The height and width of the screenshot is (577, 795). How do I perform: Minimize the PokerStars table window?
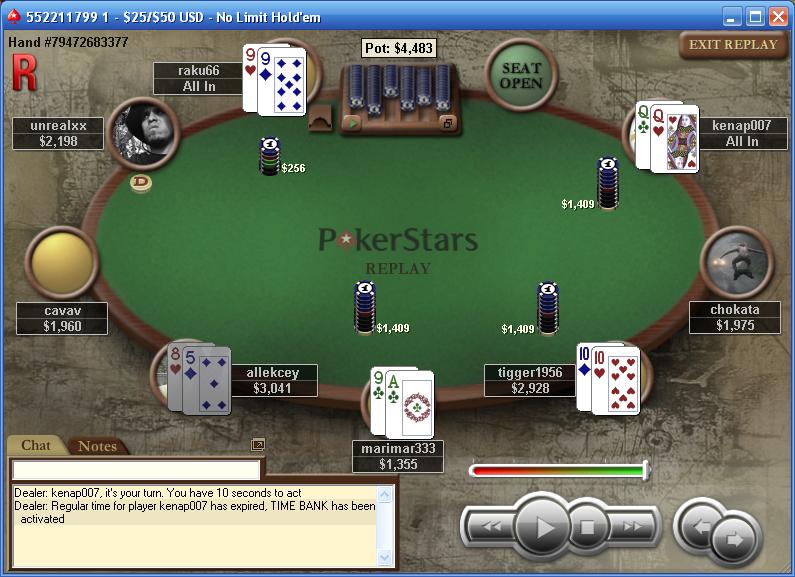coord(733,16)
